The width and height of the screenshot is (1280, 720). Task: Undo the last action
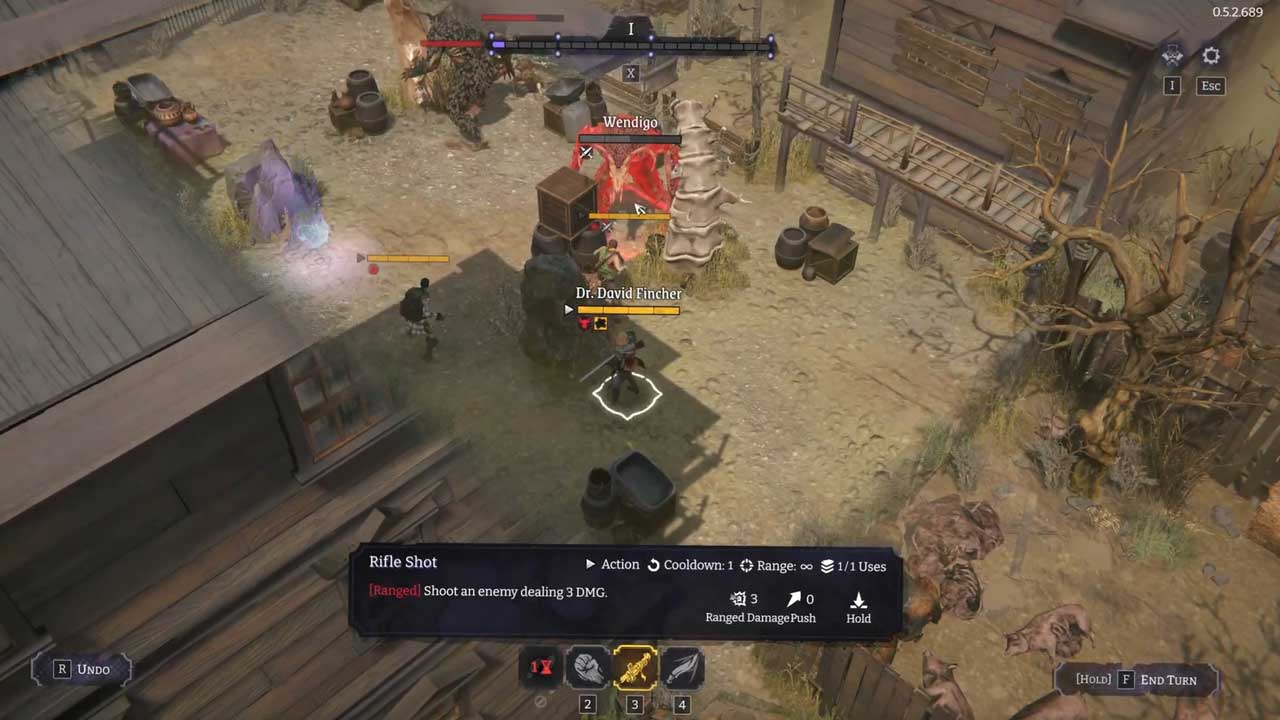click(83, 669)
